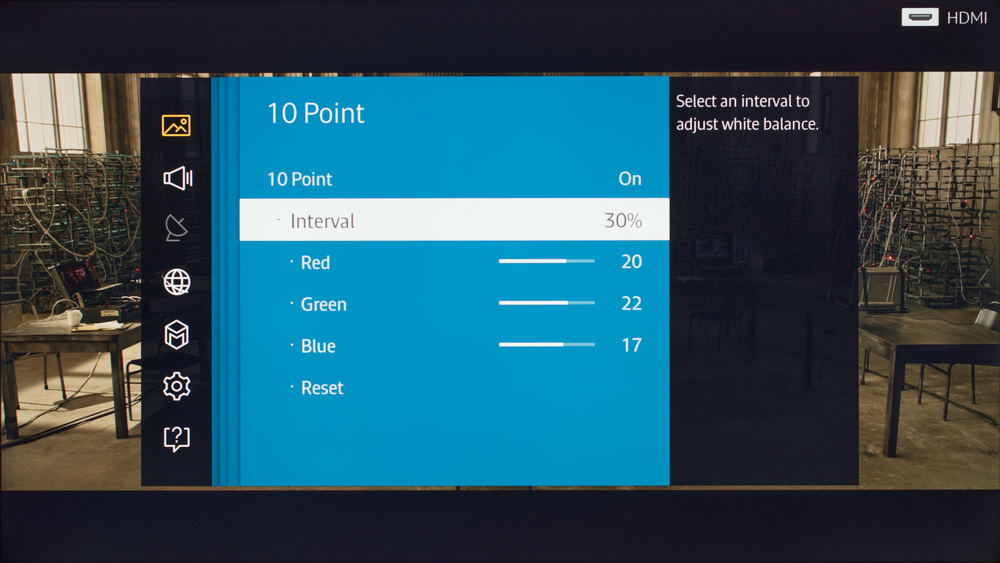
Task: Open the Network globe icon
Action: (x=177, y=282)
